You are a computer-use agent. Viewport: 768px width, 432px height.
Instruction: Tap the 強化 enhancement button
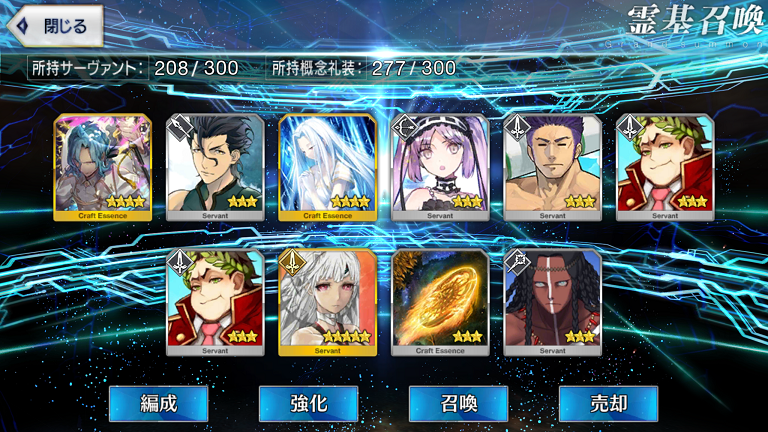point(308,403)
